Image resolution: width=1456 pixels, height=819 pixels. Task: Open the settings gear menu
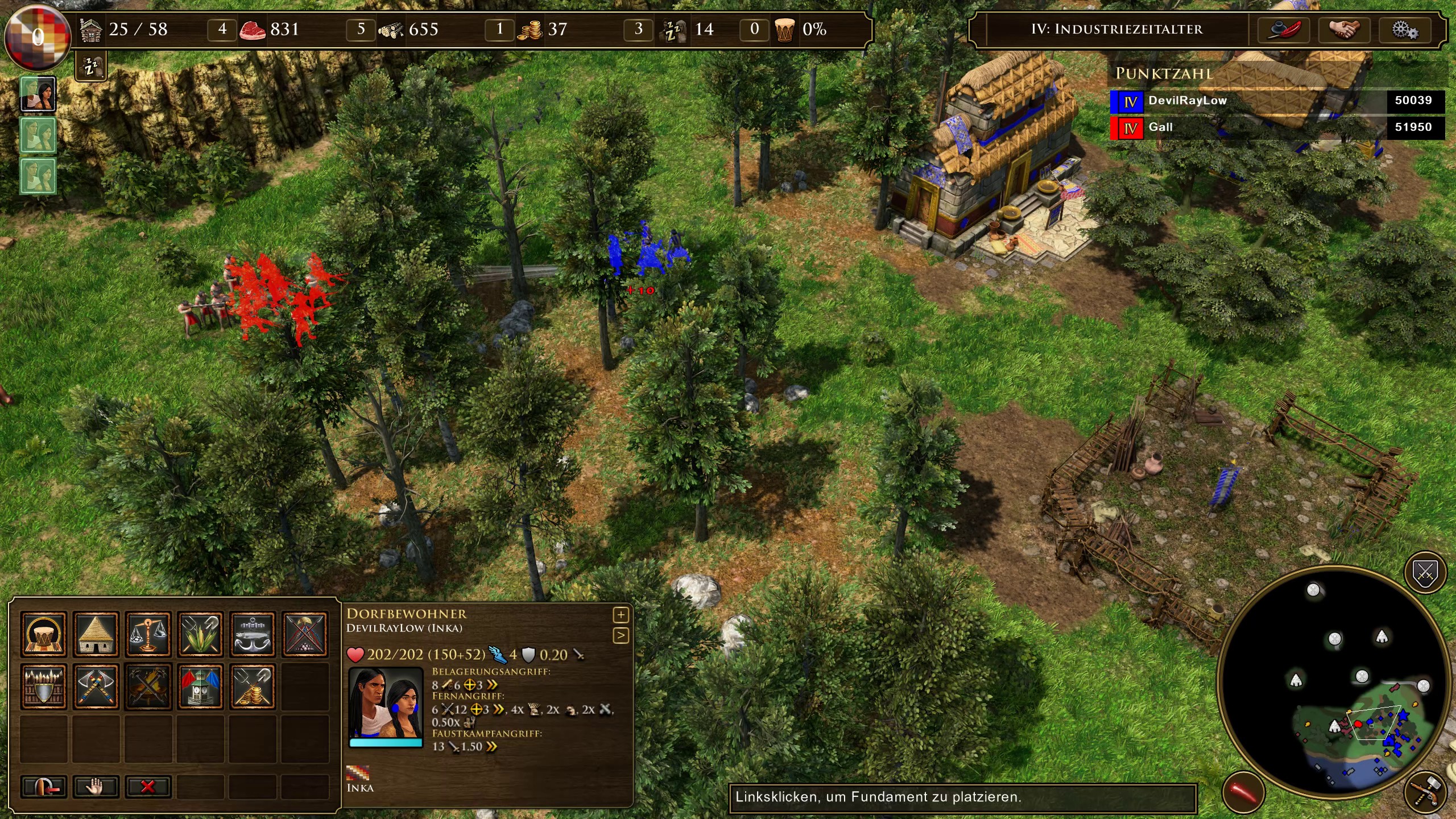click(1404, 30)
